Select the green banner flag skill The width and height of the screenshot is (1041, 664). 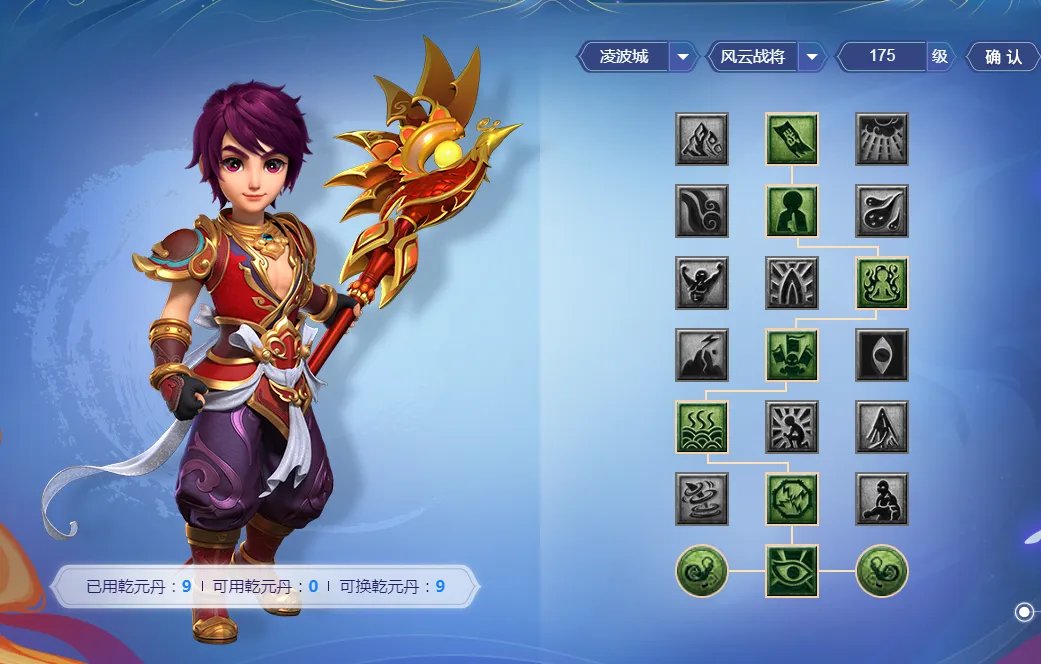(792, 139)
